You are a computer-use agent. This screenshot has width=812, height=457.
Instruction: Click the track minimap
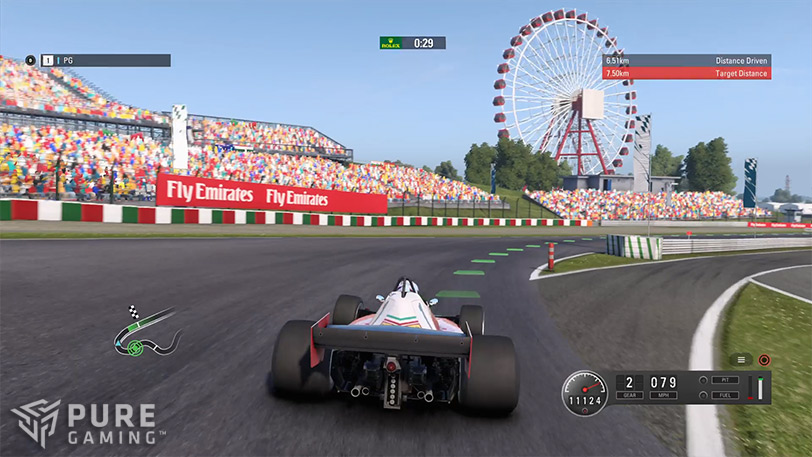[x=146, y=333]
